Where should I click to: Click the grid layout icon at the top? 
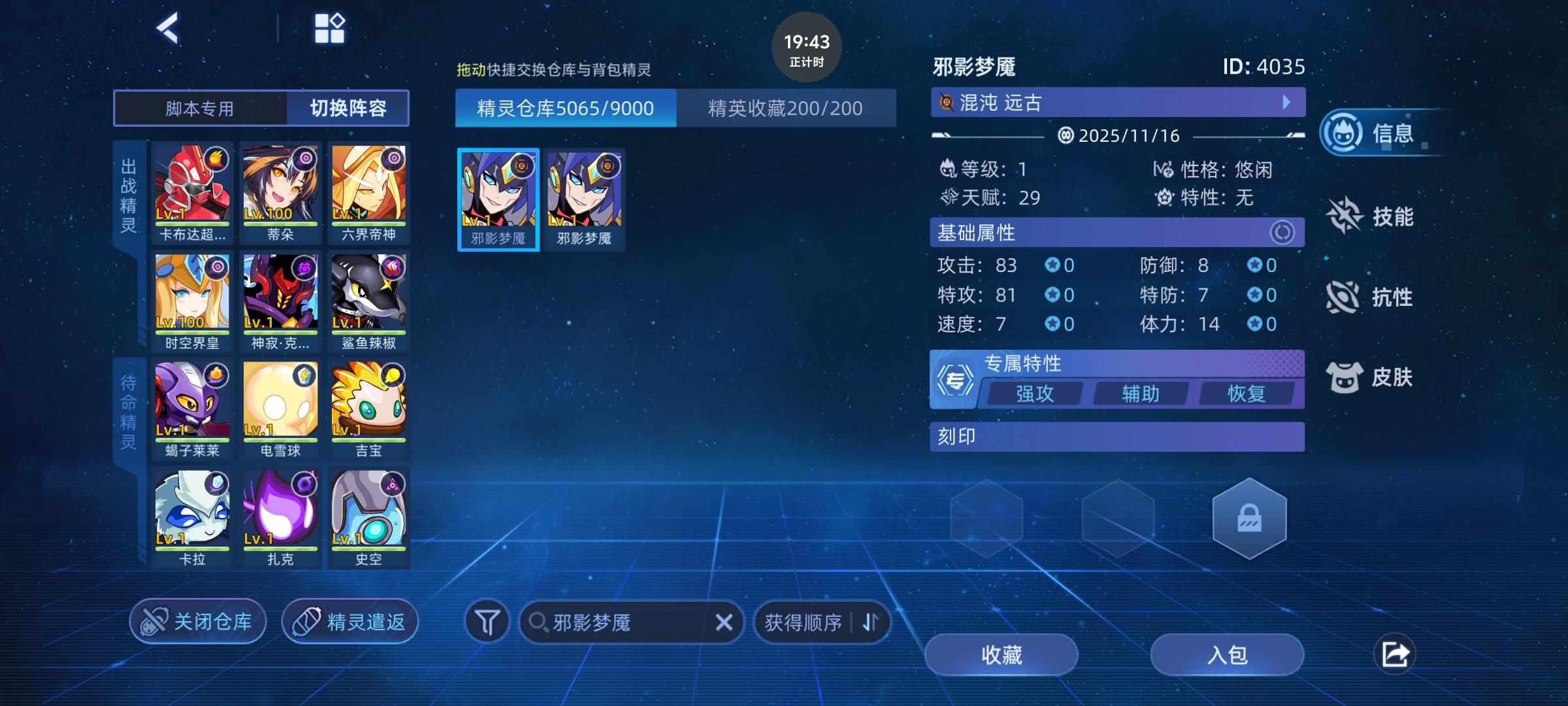(330, 27)
